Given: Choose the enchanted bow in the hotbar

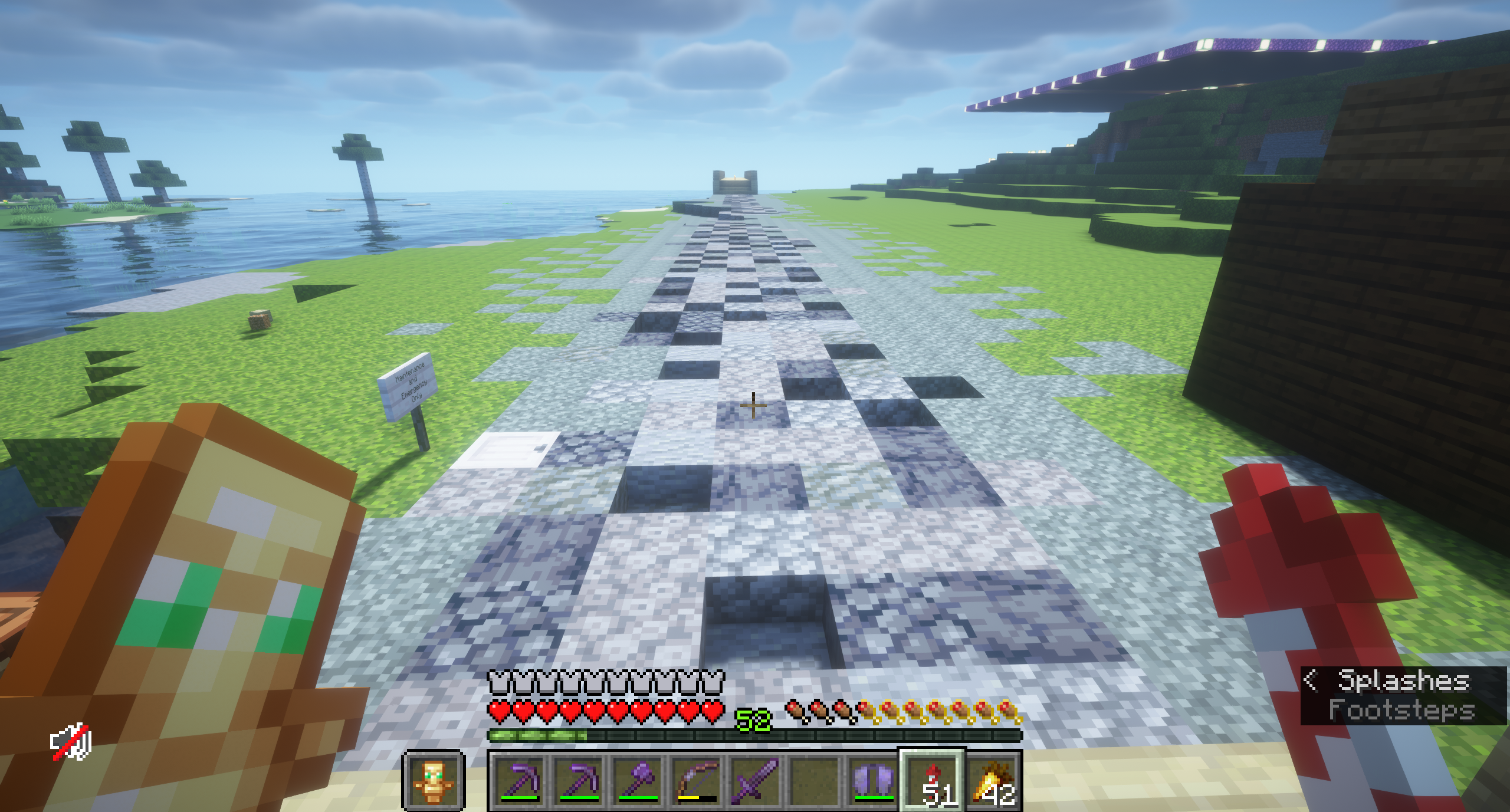Looking at the screenshot, I should pos(697,781).
